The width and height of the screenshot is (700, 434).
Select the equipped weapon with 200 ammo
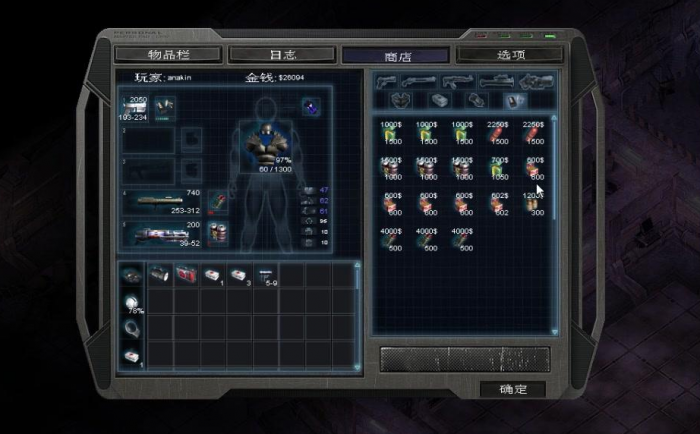(x=162, y=234)
